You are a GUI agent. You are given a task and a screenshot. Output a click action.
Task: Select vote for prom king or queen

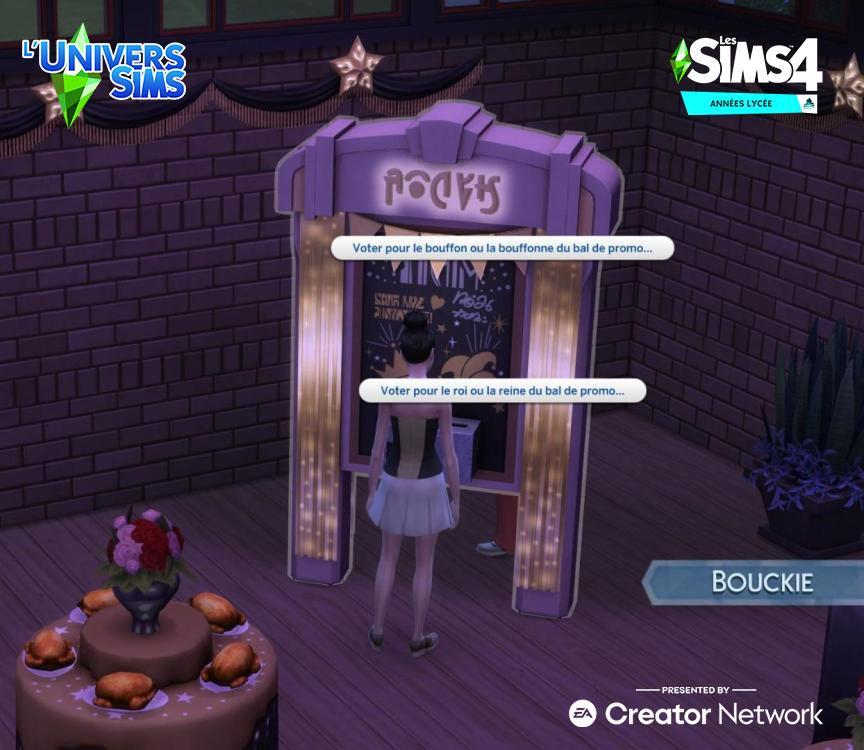click(502, 390)
